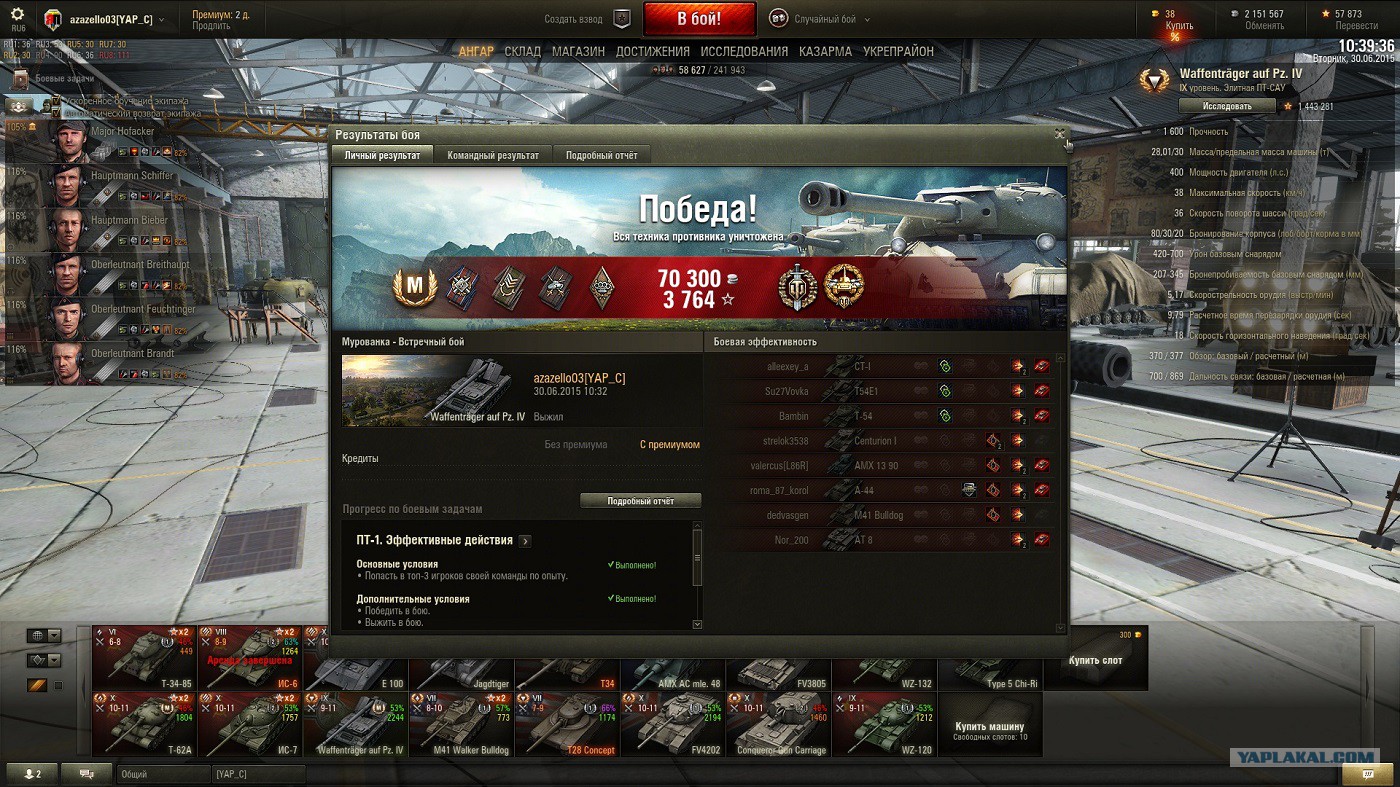Open the Подробный отчёт tab
This screenshot has height=787, width=1400.
[x=601, y=155]
